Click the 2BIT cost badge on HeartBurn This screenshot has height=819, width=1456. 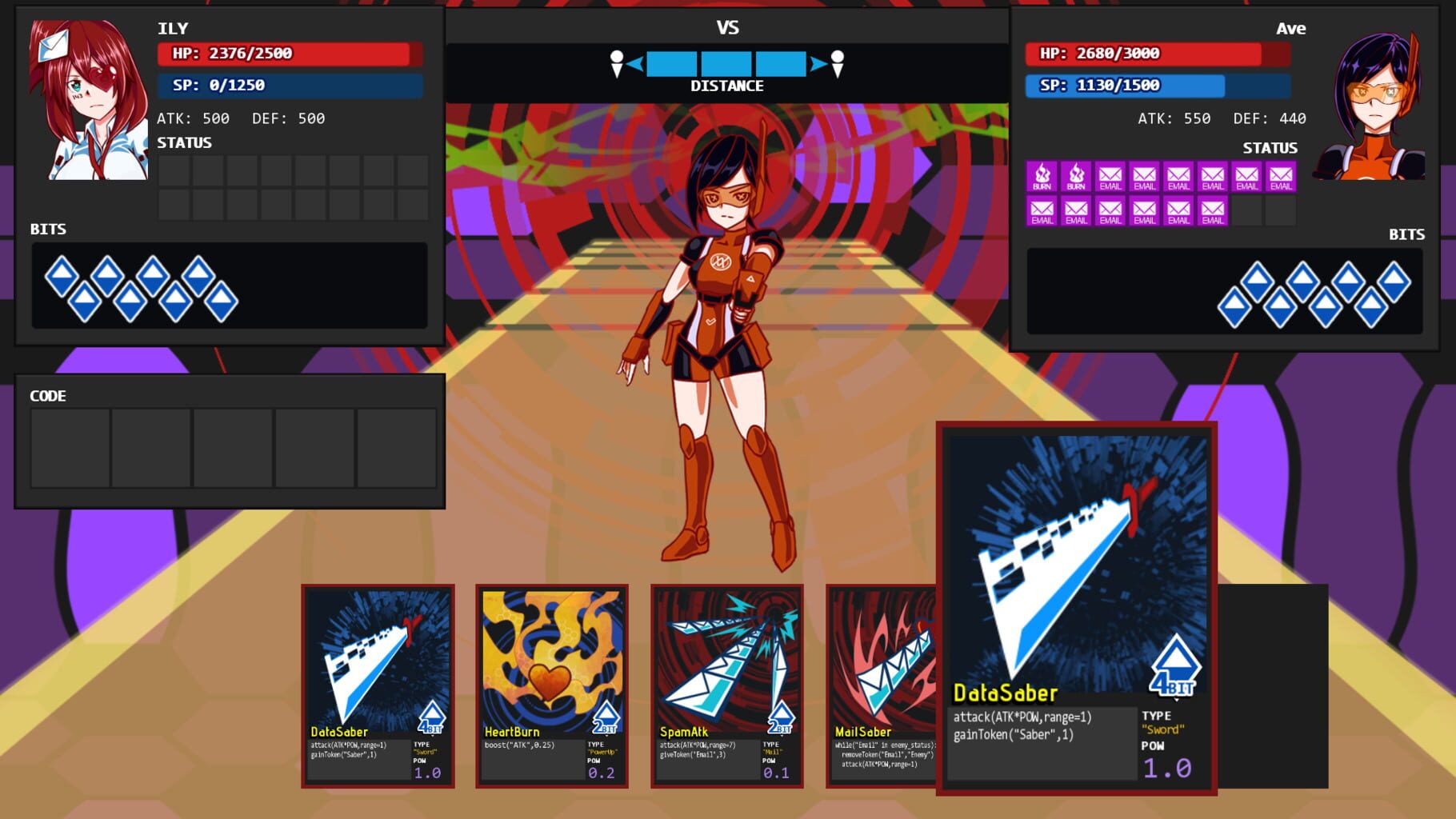606,716
